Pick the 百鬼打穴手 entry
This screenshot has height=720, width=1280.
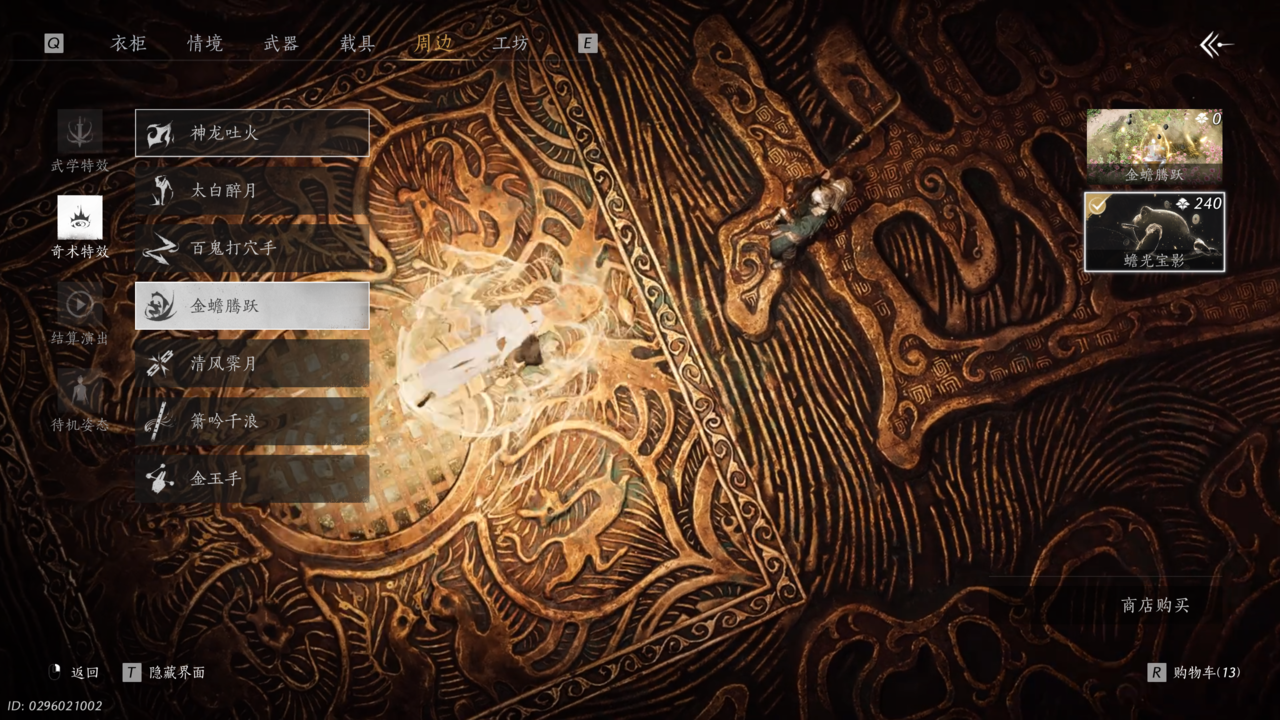point(252,248)
